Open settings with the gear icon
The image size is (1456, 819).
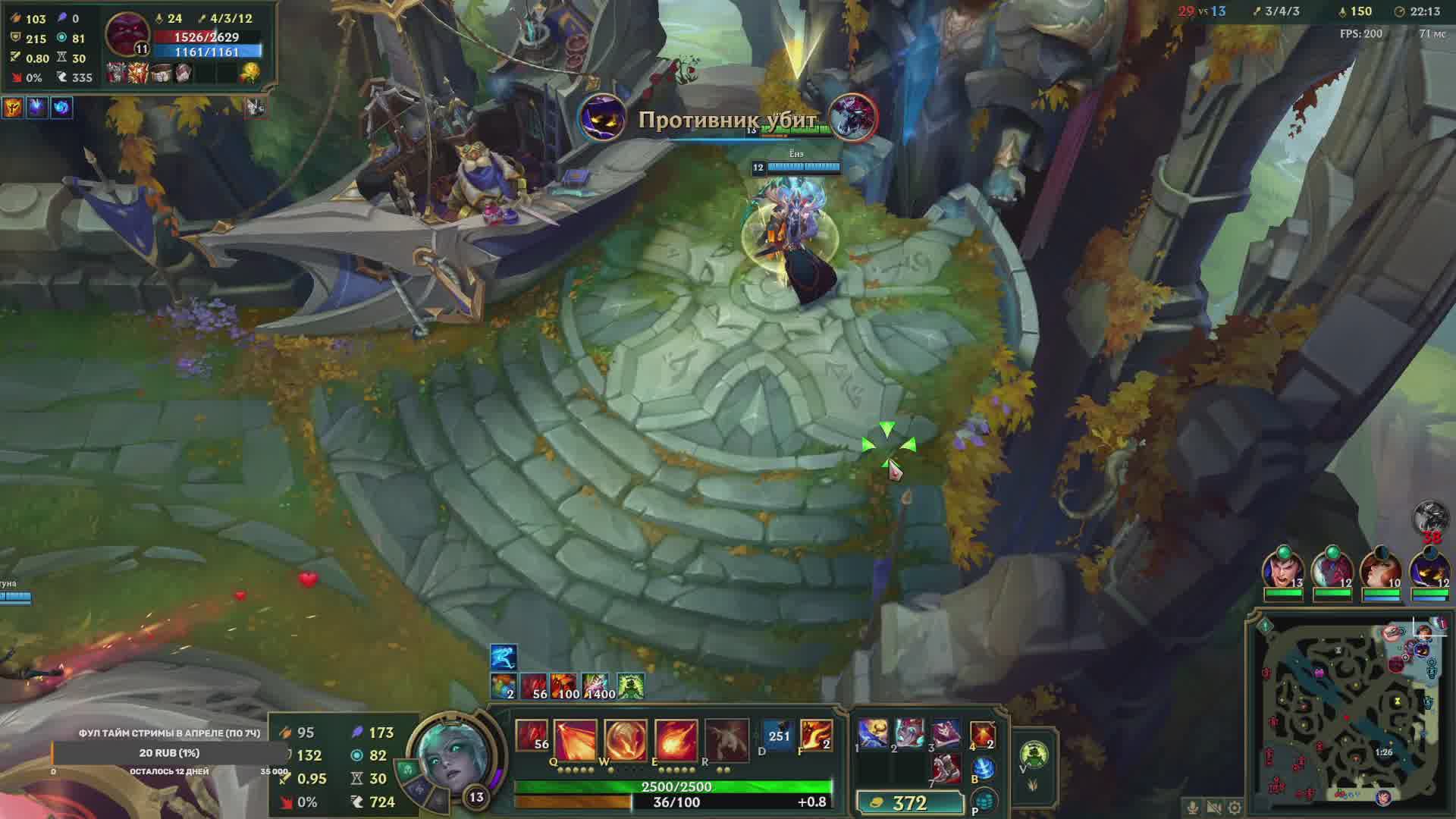tap(1235, 808)
